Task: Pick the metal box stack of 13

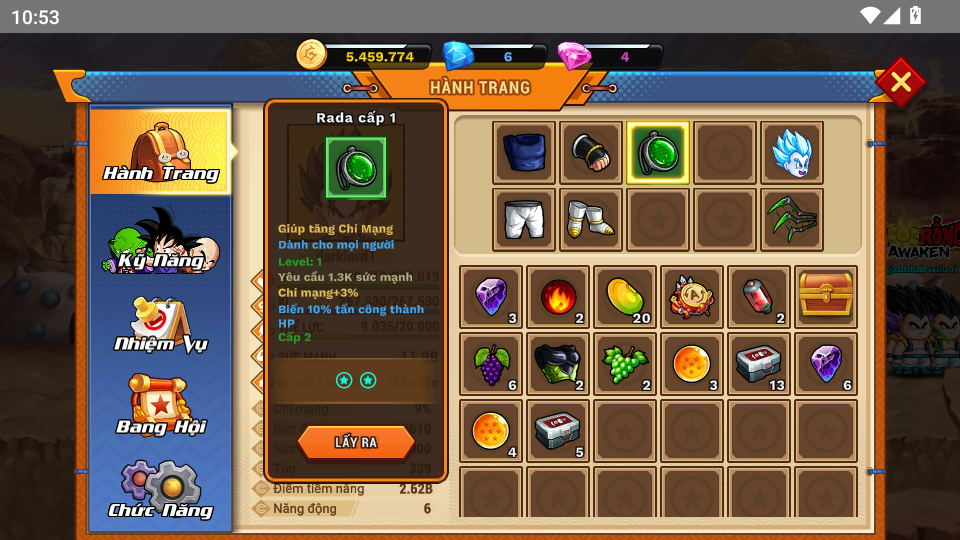Action: (x=759, y=364)
